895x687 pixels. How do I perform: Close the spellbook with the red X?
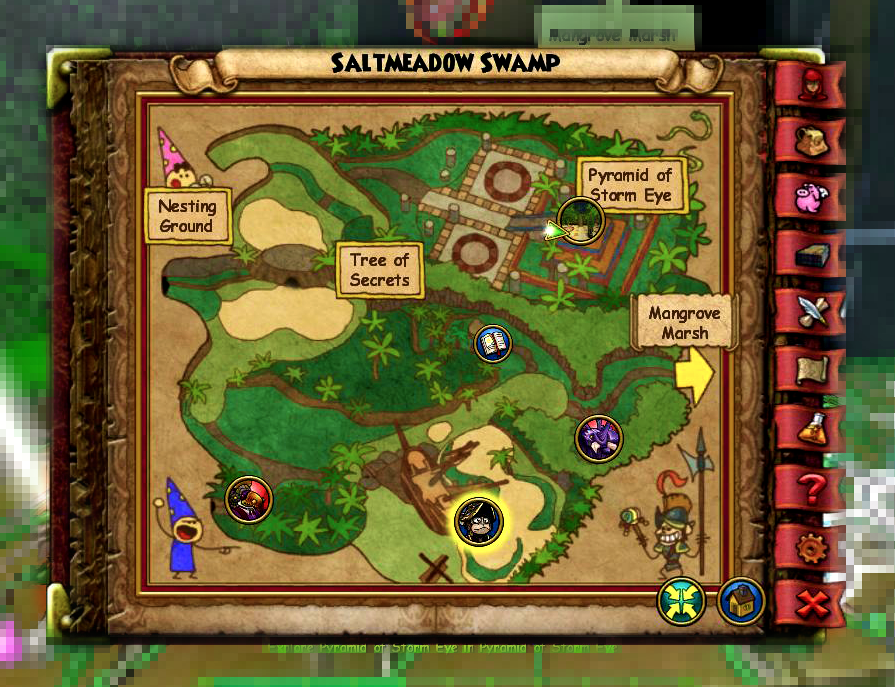point(810,604)
